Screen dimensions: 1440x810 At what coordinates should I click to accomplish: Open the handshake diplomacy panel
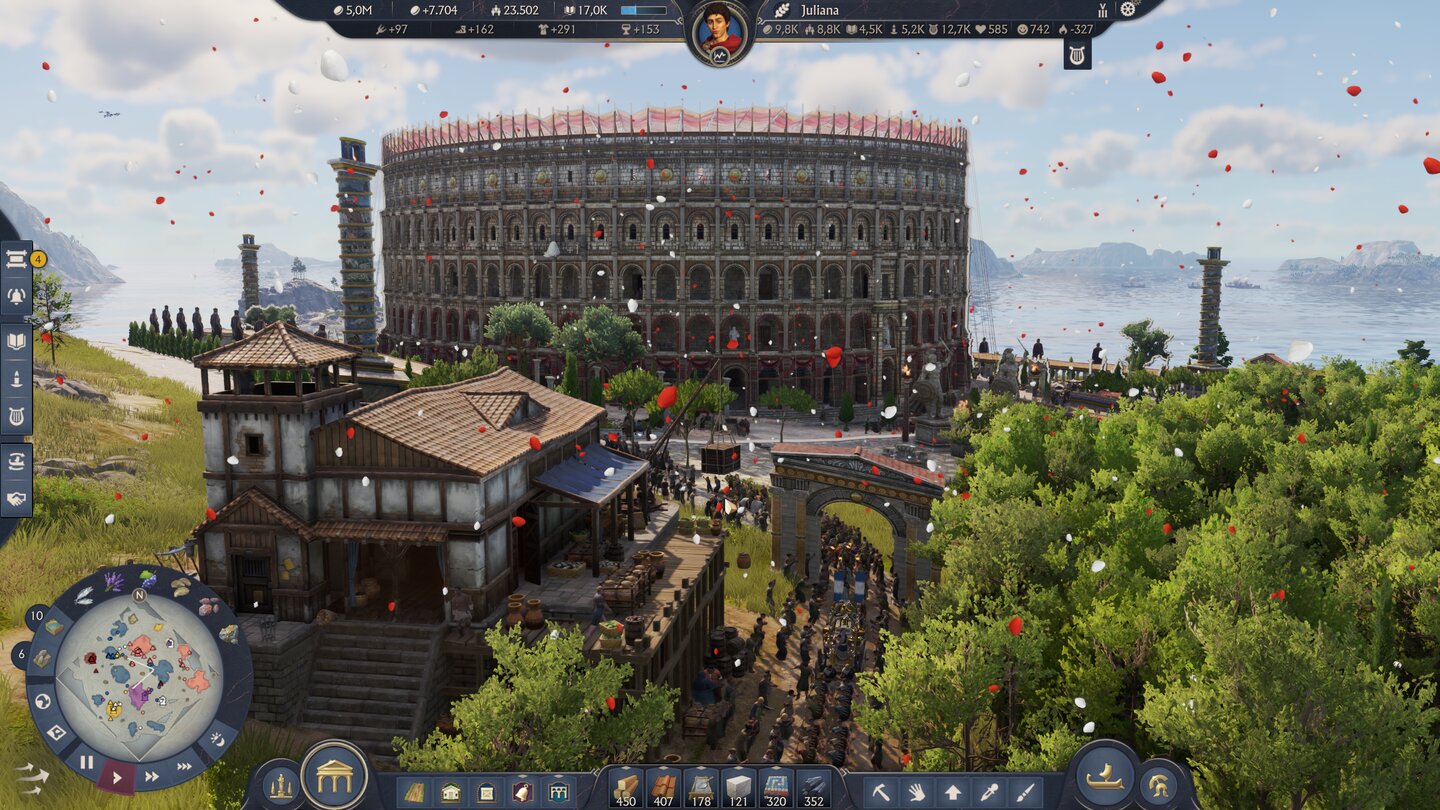pyautogui.click(x=16, y=498)
